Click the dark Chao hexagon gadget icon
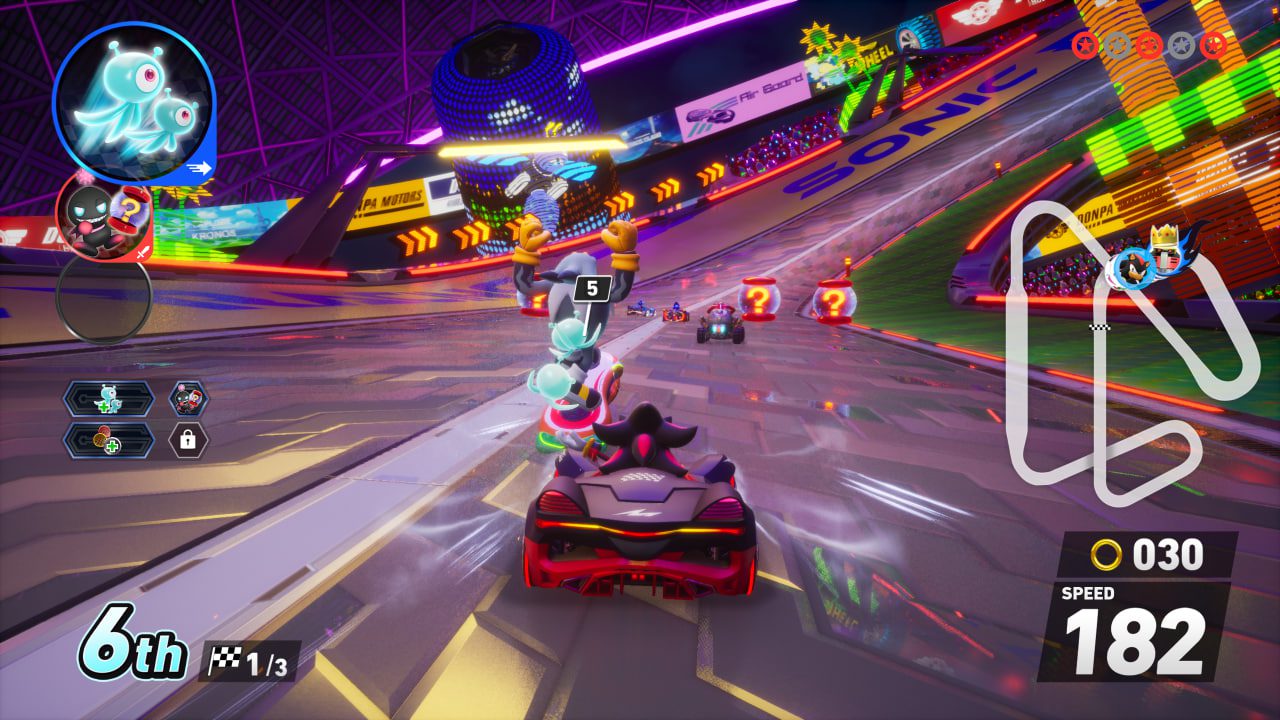This screenshot has height=720, width=1280. pyautogui.click(x=188, y=399)
